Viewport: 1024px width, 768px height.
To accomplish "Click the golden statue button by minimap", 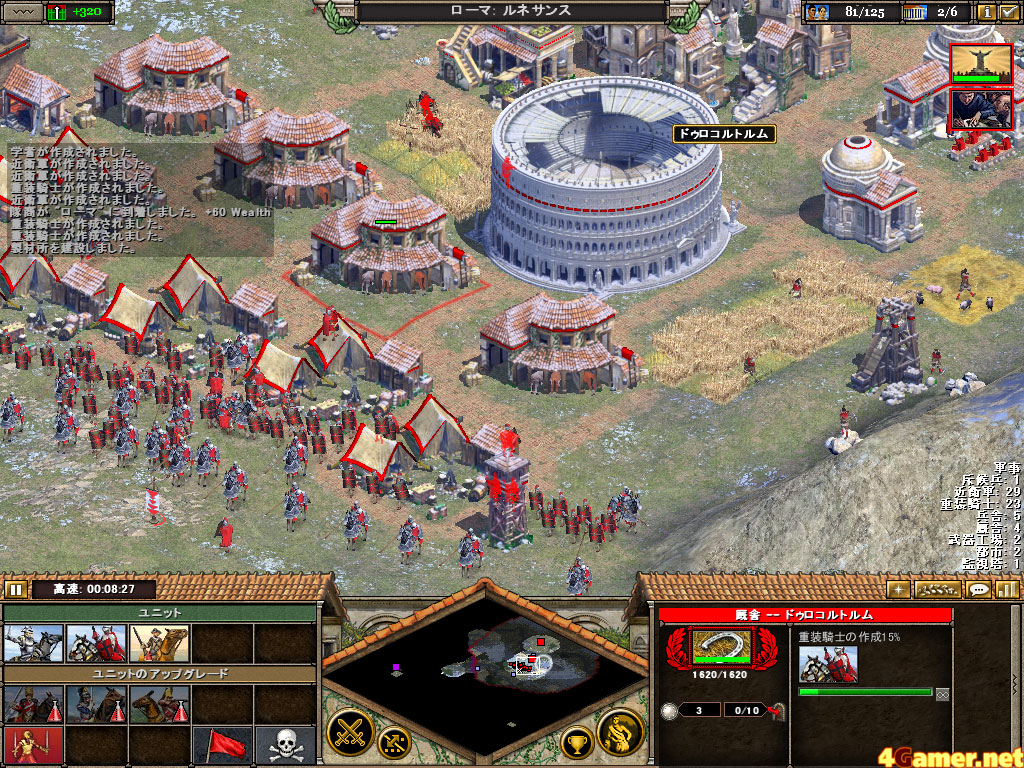I will (x=620, y=734).
